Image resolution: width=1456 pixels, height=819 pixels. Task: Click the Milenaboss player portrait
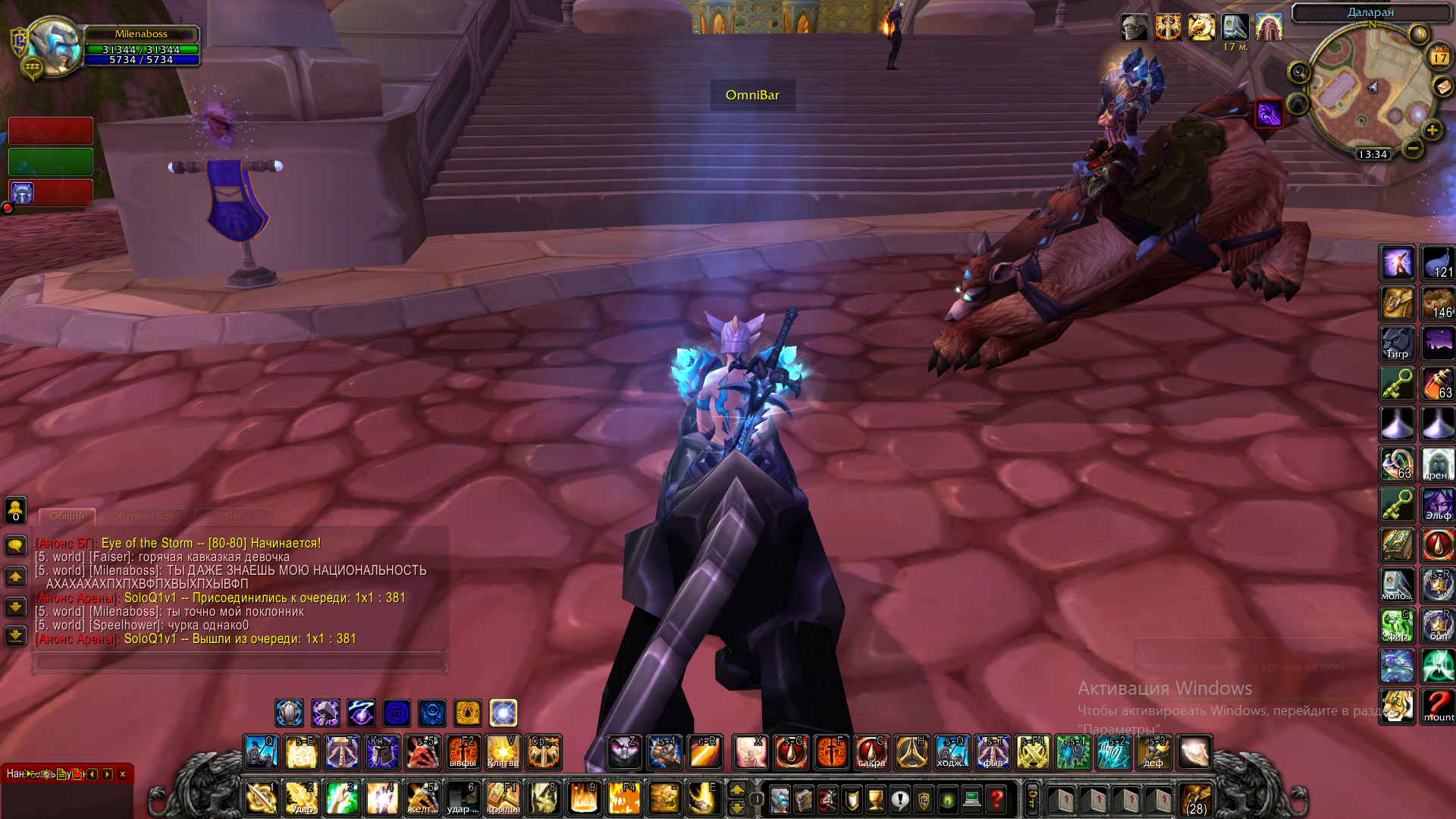click(55, 45)
